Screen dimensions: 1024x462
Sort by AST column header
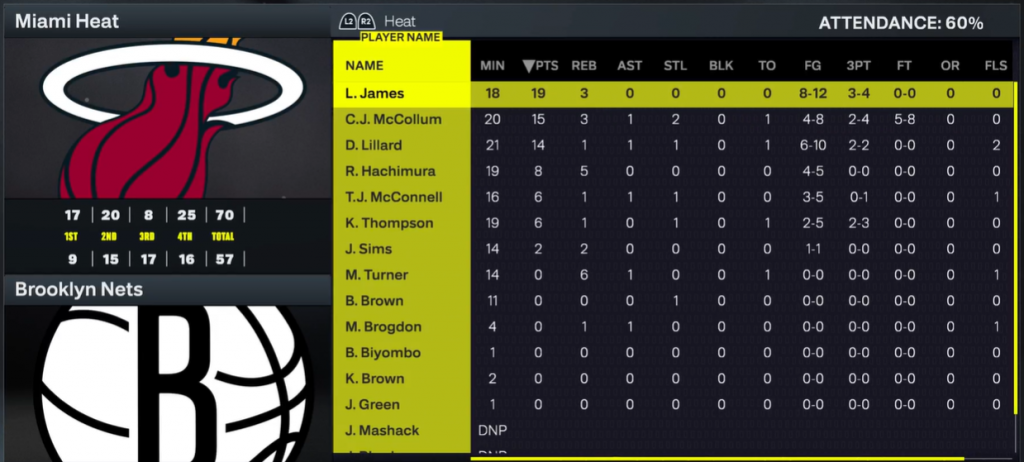click(x=630, y=66)
